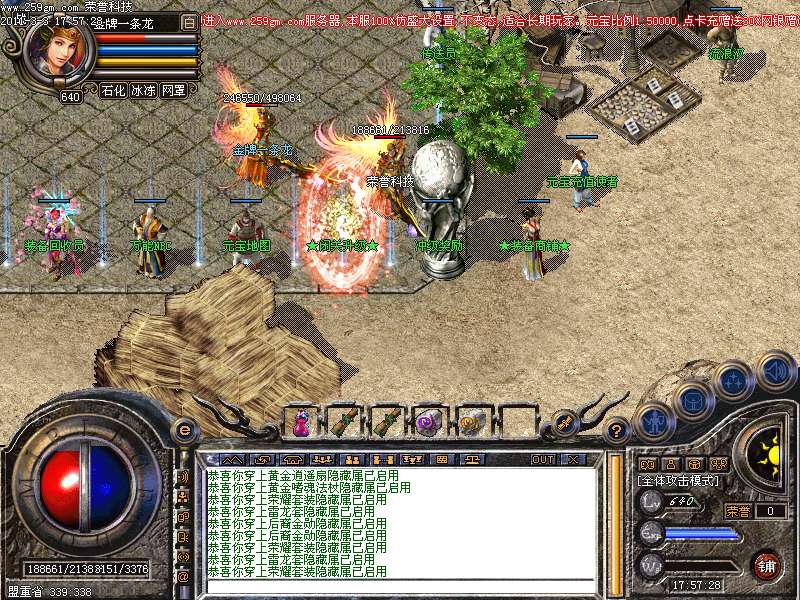The image size is (800, 600).
Task: Open the skills panel with four stars
Action: (x=735, y=380)
